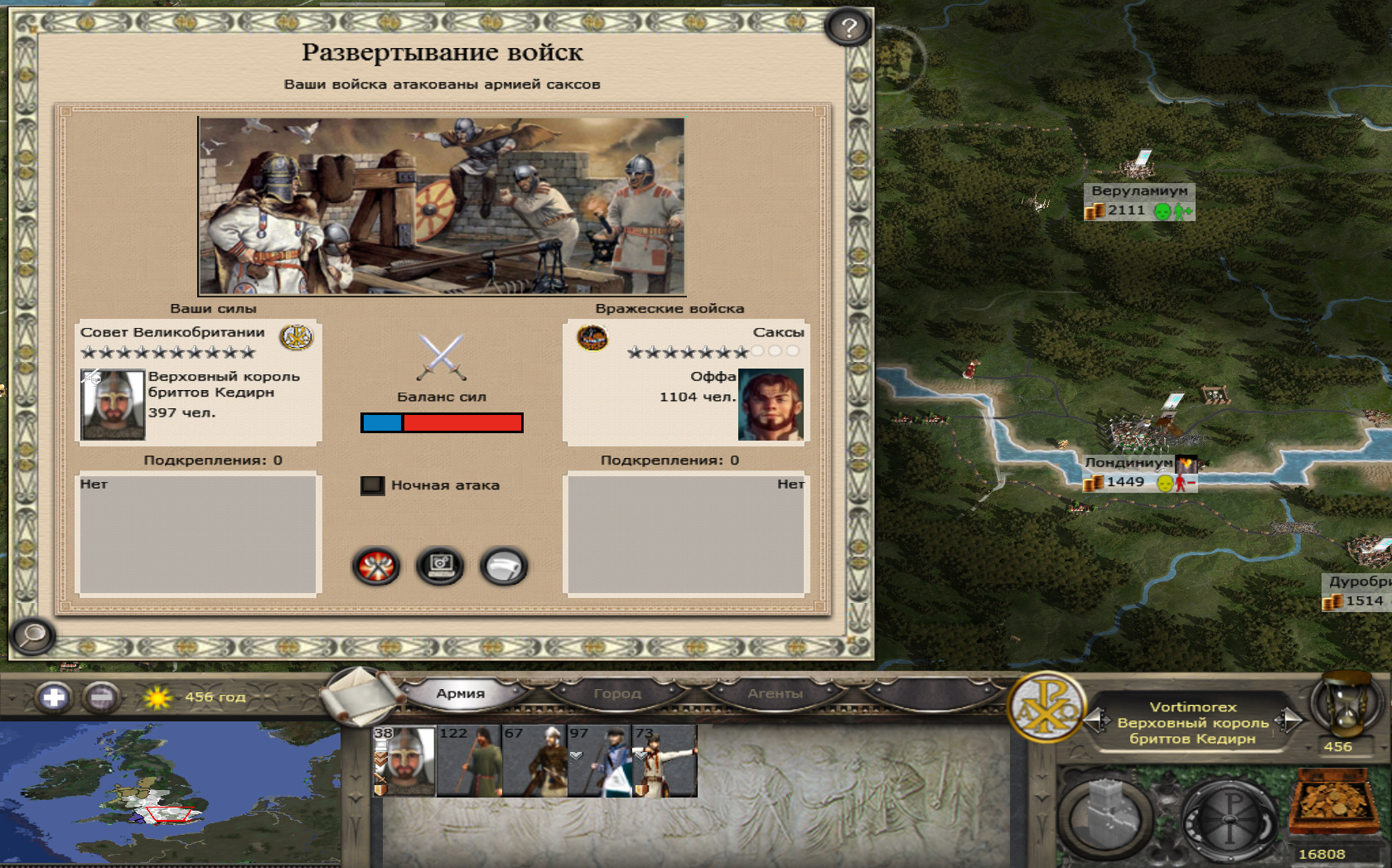
Task: Select the general's bodyguard unit card
Action: [x=404, y=761]
